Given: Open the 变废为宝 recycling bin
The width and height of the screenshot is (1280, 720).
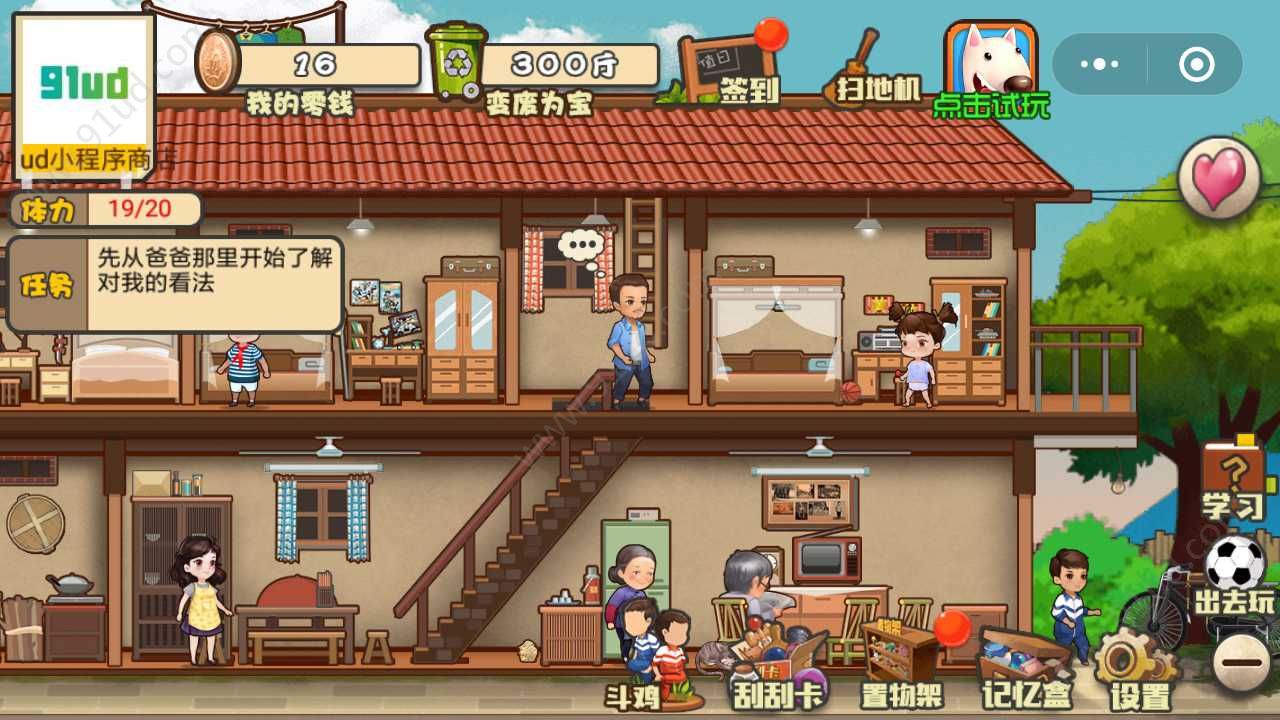Looking at the screenshot, I should click(x=457, y=63).
